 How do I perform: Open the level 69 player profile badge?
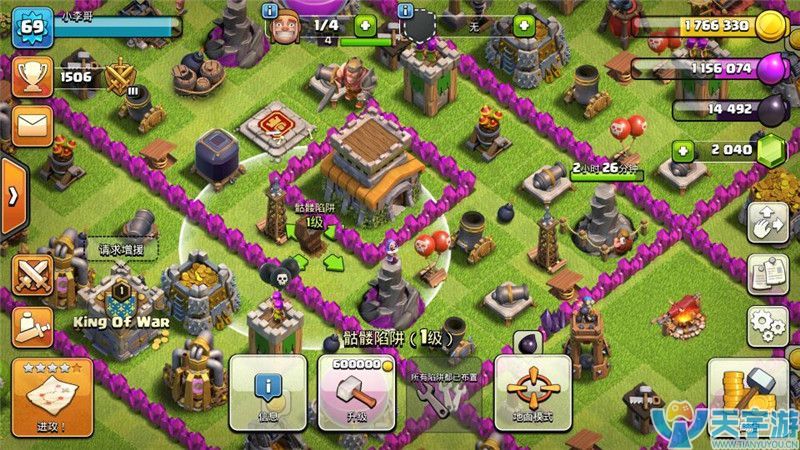pos(30,27)
